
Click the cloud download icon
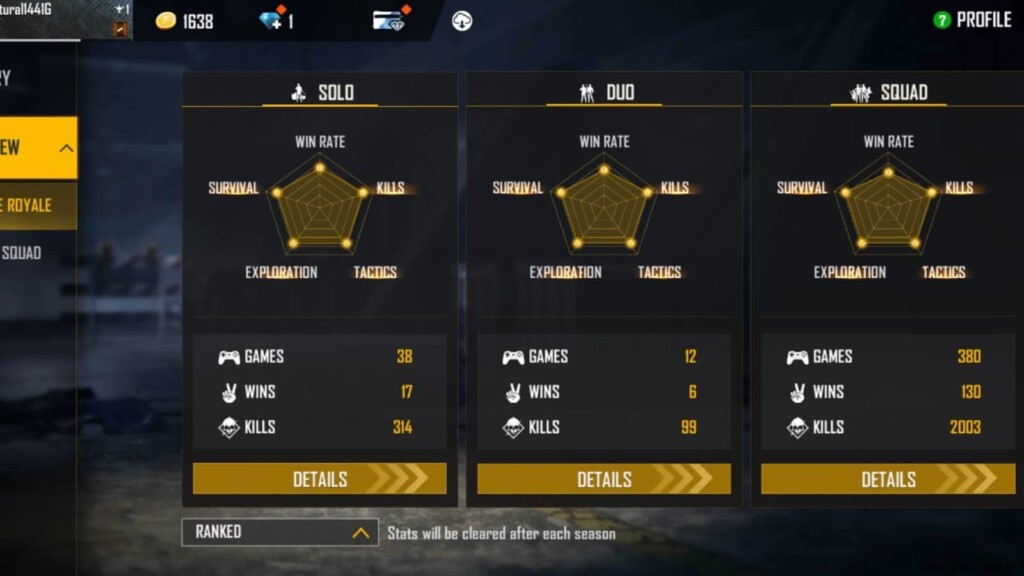tap(461, 21)
